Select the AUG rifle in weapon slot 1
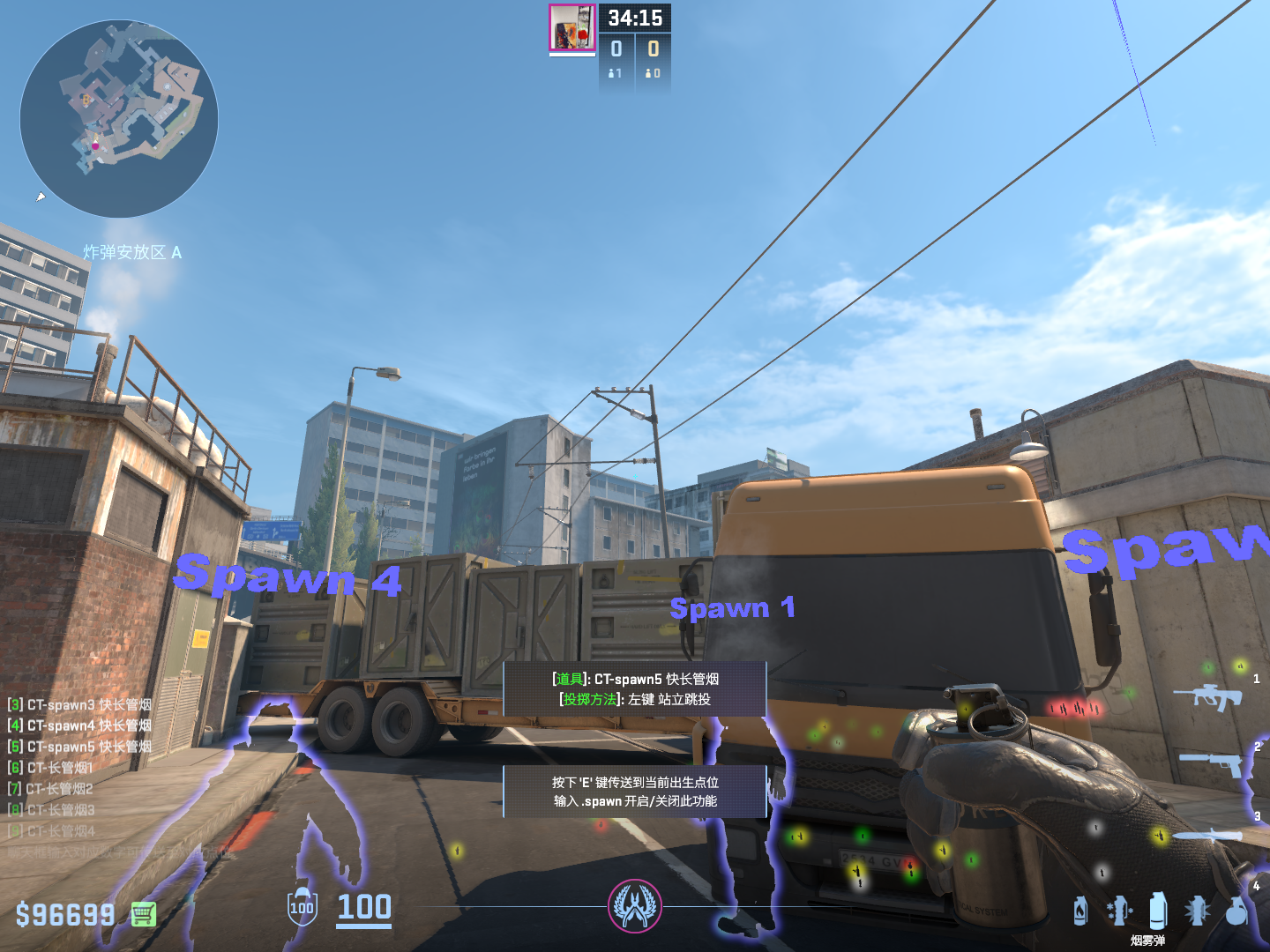 1206,696
